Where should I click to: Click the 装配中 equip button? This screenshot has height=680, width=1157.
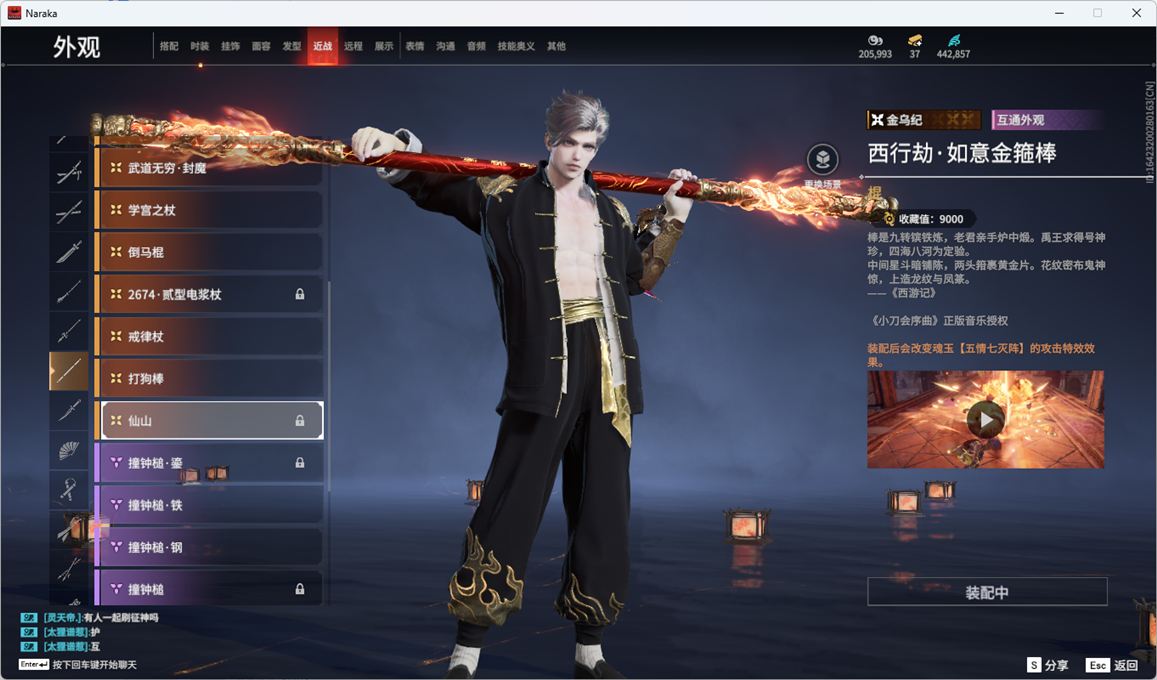(987, 592)
